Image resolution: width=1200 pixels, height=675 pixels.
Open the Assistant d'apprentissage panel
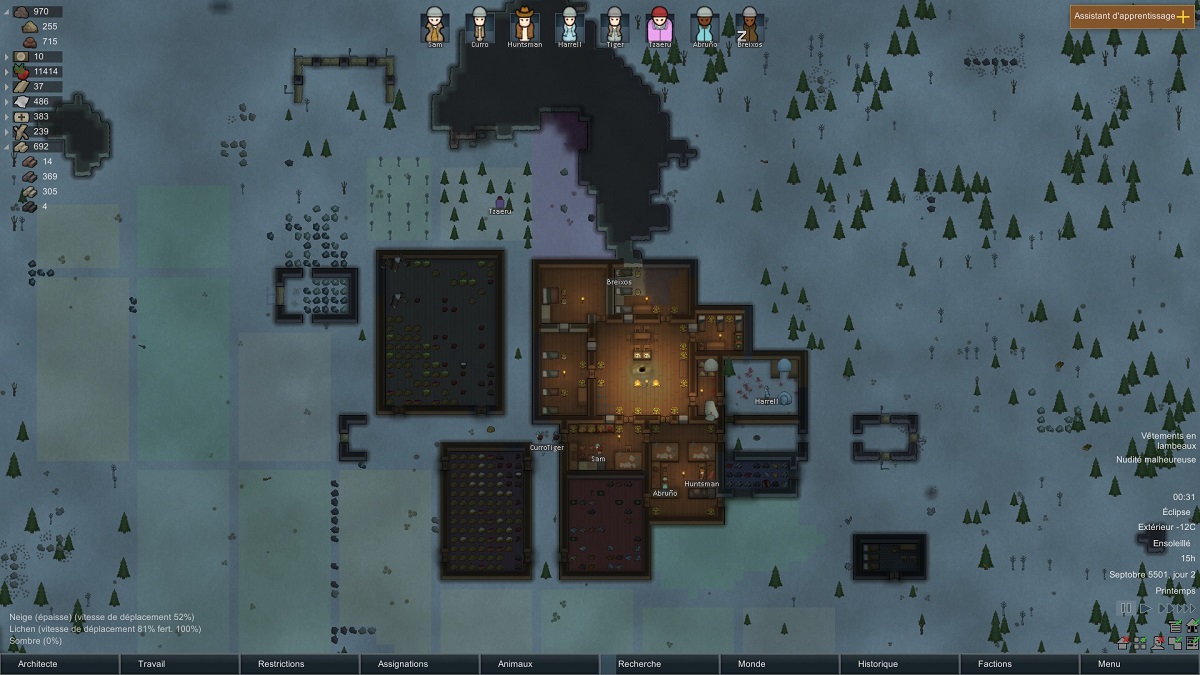click(1131, 17)
